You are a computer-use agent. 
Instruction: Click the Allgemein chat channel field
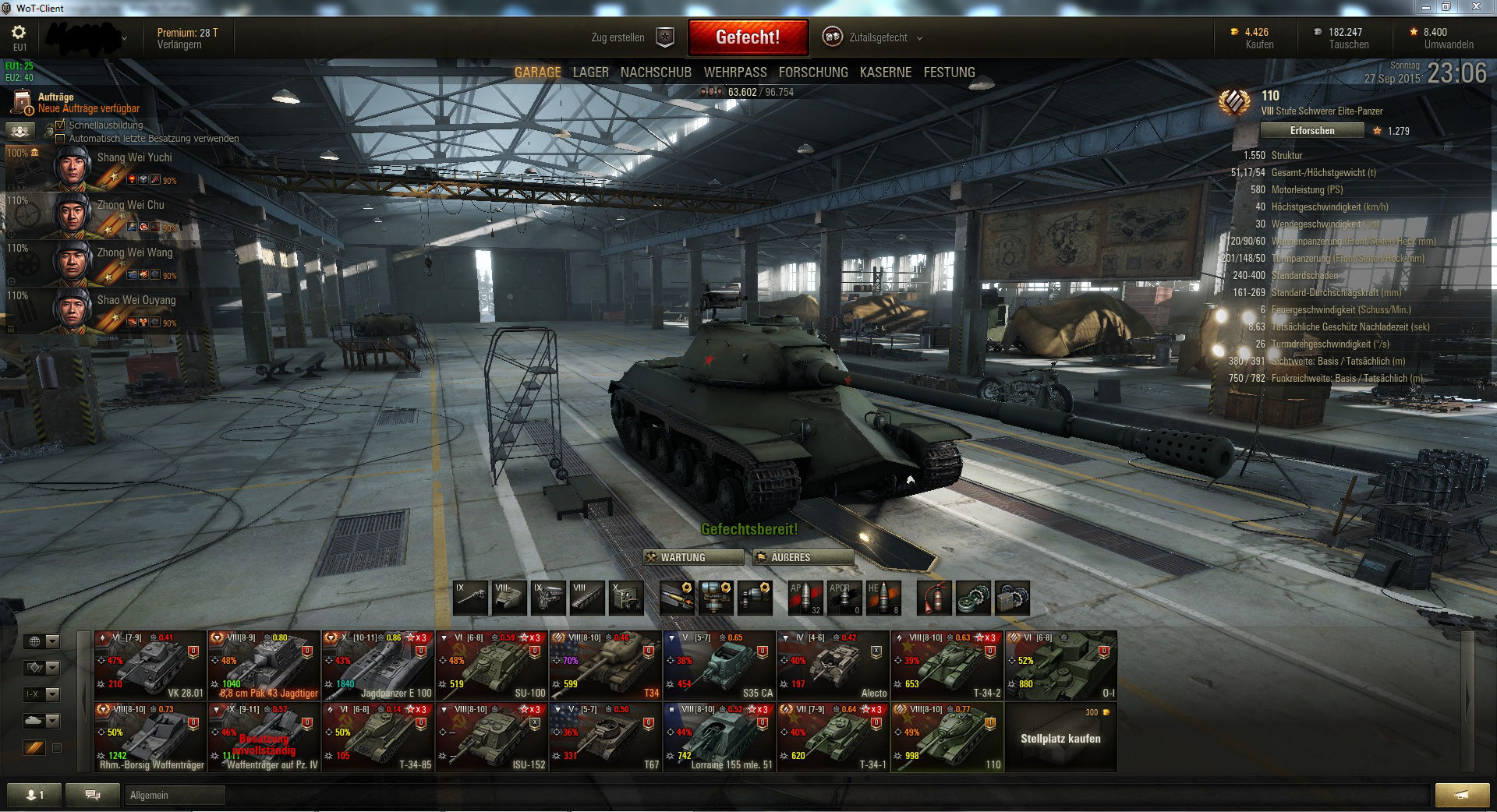[x=175, y=795]
